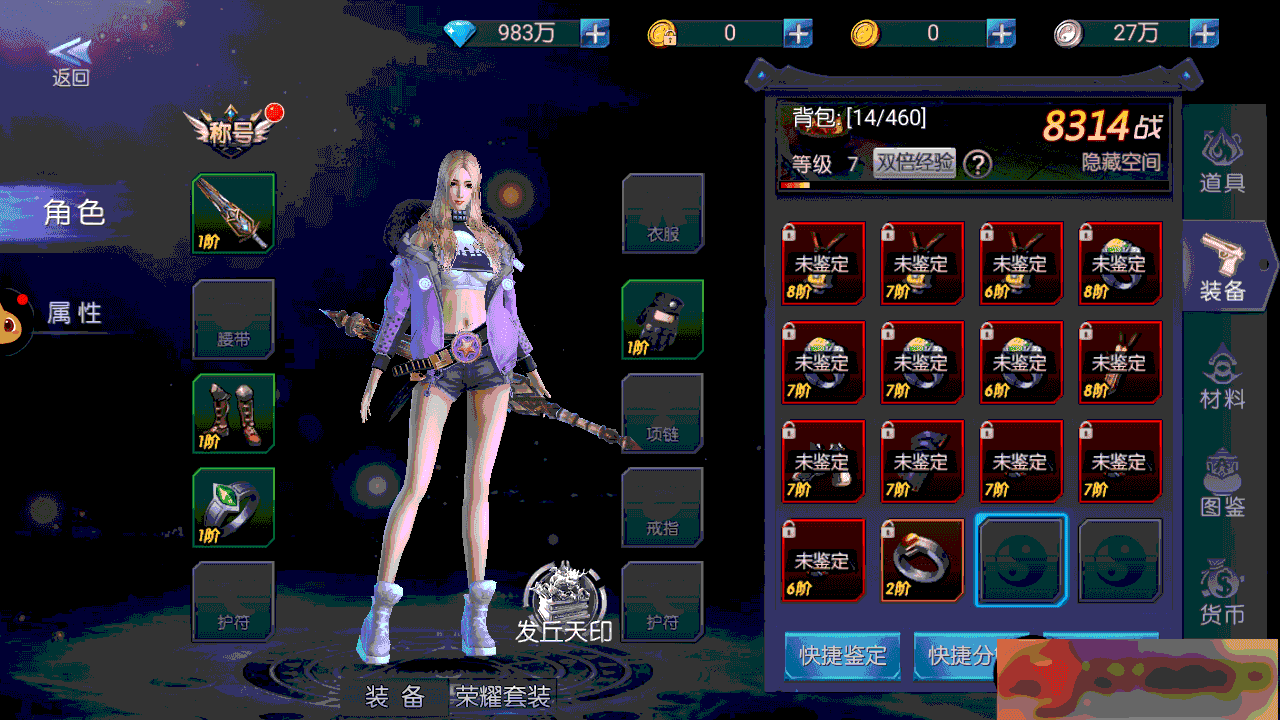Select the equipped boots slot

233,413
